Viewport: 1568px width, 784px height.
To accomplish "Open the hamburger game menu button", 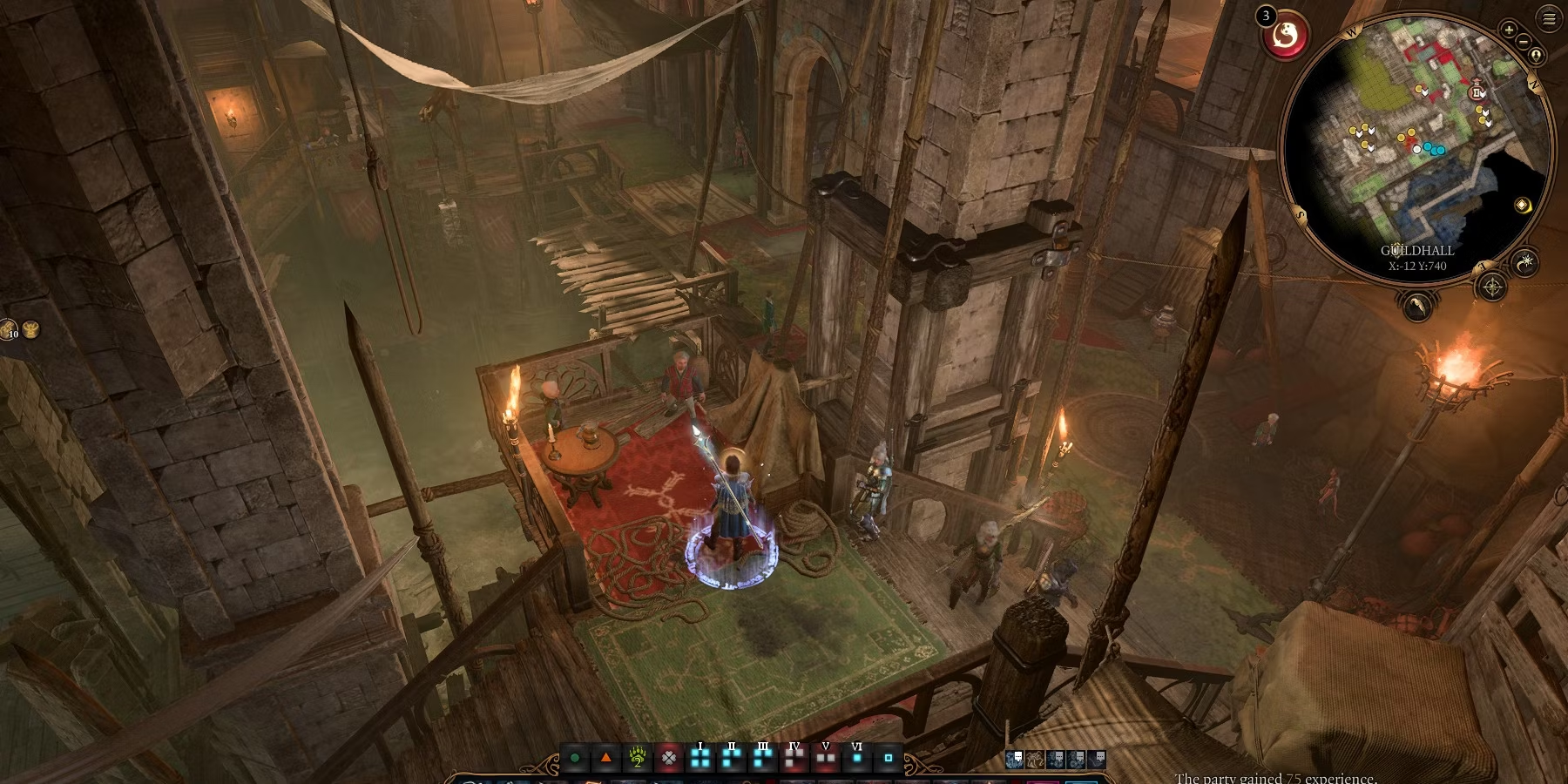I will pyautogui.click(x=1549, y=19).
